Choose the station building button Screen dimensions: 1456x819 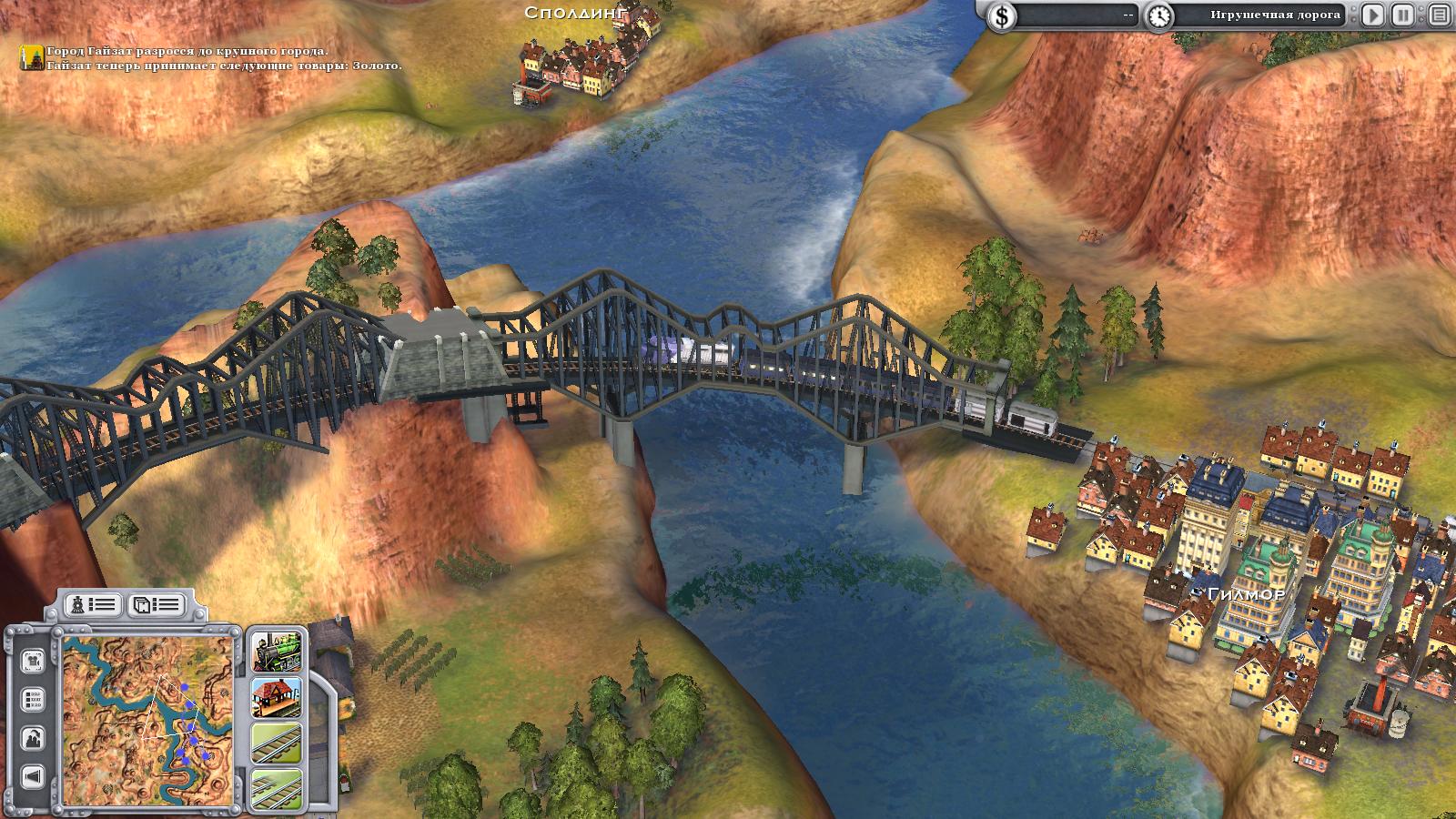pos(276,698)
